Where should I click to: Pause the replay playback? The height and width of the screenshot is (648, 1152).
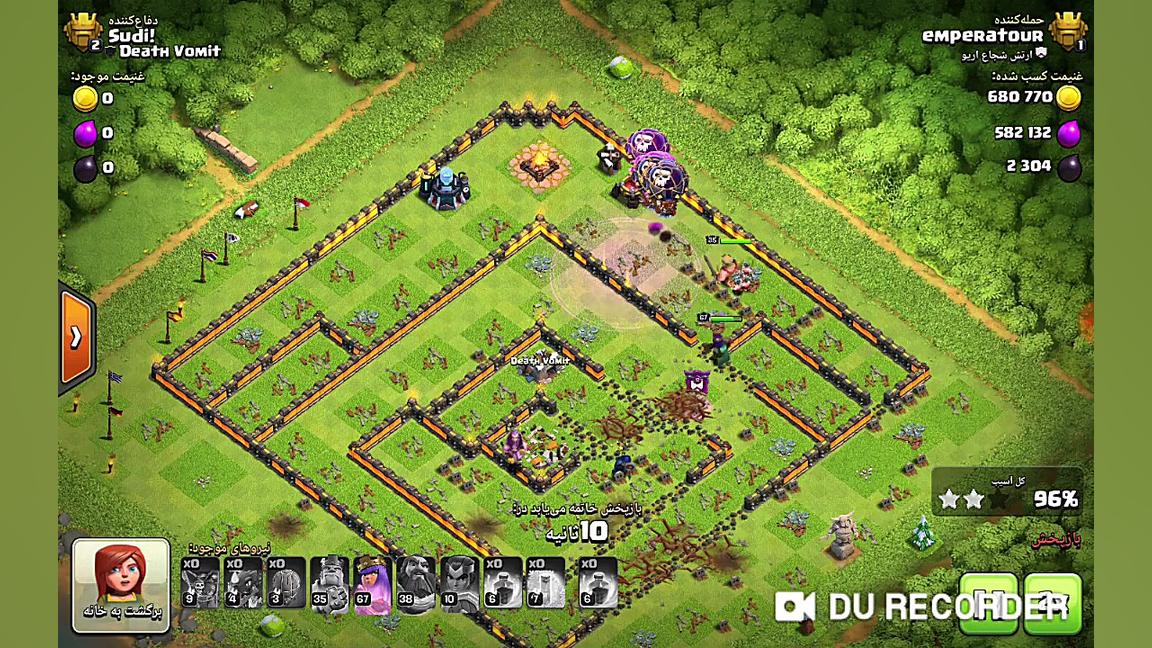tap(988, 603)
